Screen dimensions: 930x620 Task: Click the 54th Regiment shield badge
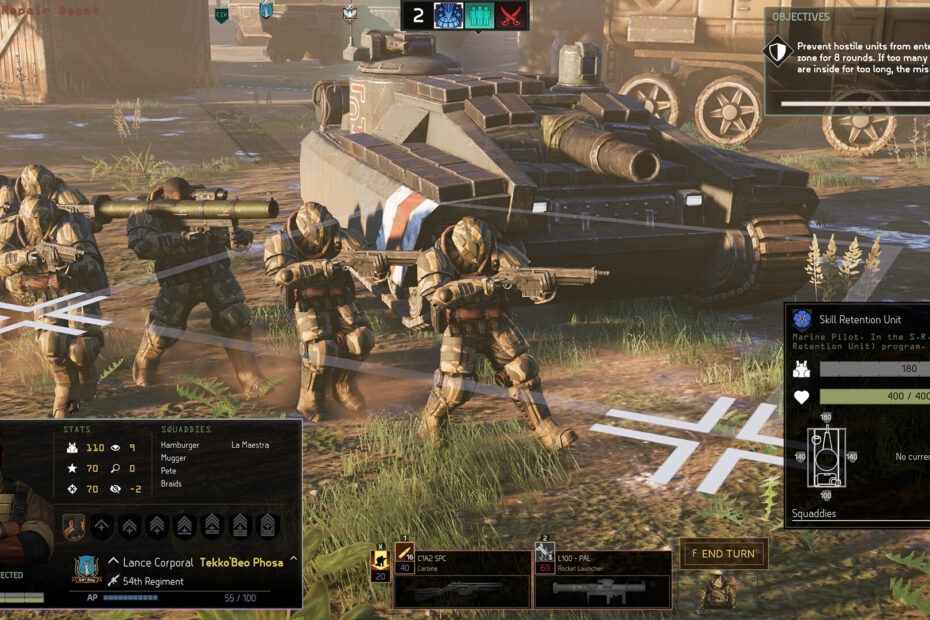pyautogui.click(x=85, y=570)
